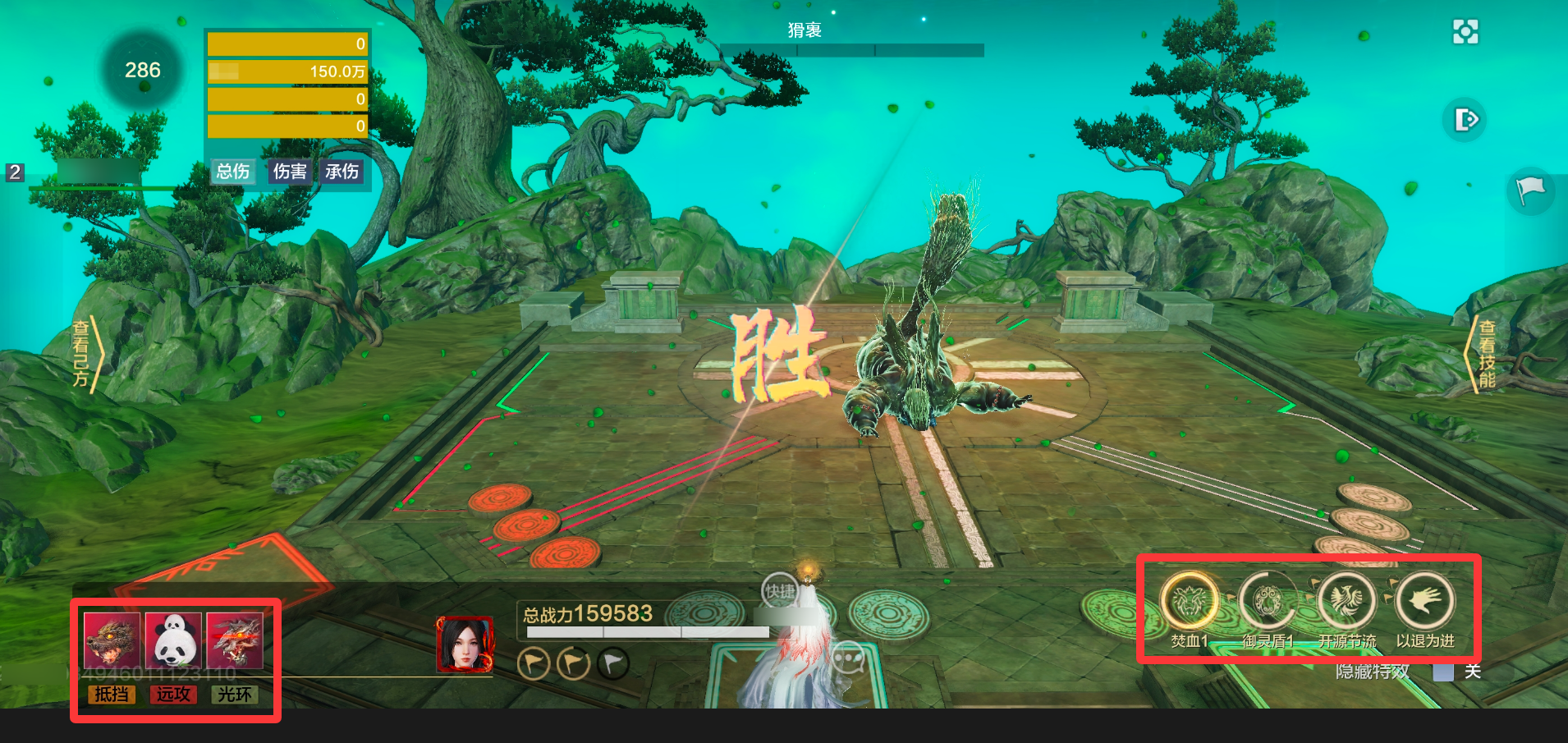Use the 御灵盾1 shield skill
Image resolution: width=1568 pixels, height=743 pixels.
coord(1268,601)
